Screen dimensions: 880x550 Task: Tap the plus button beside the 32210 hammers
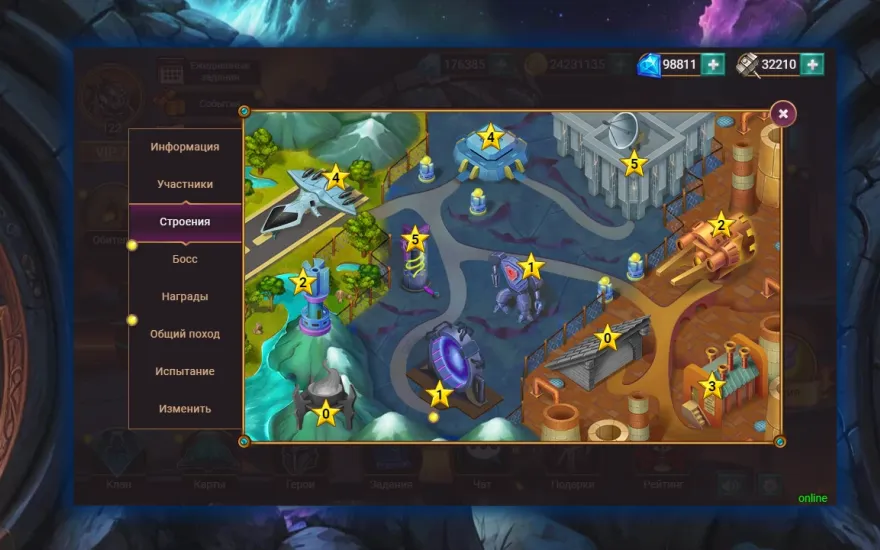pos(812,64)
